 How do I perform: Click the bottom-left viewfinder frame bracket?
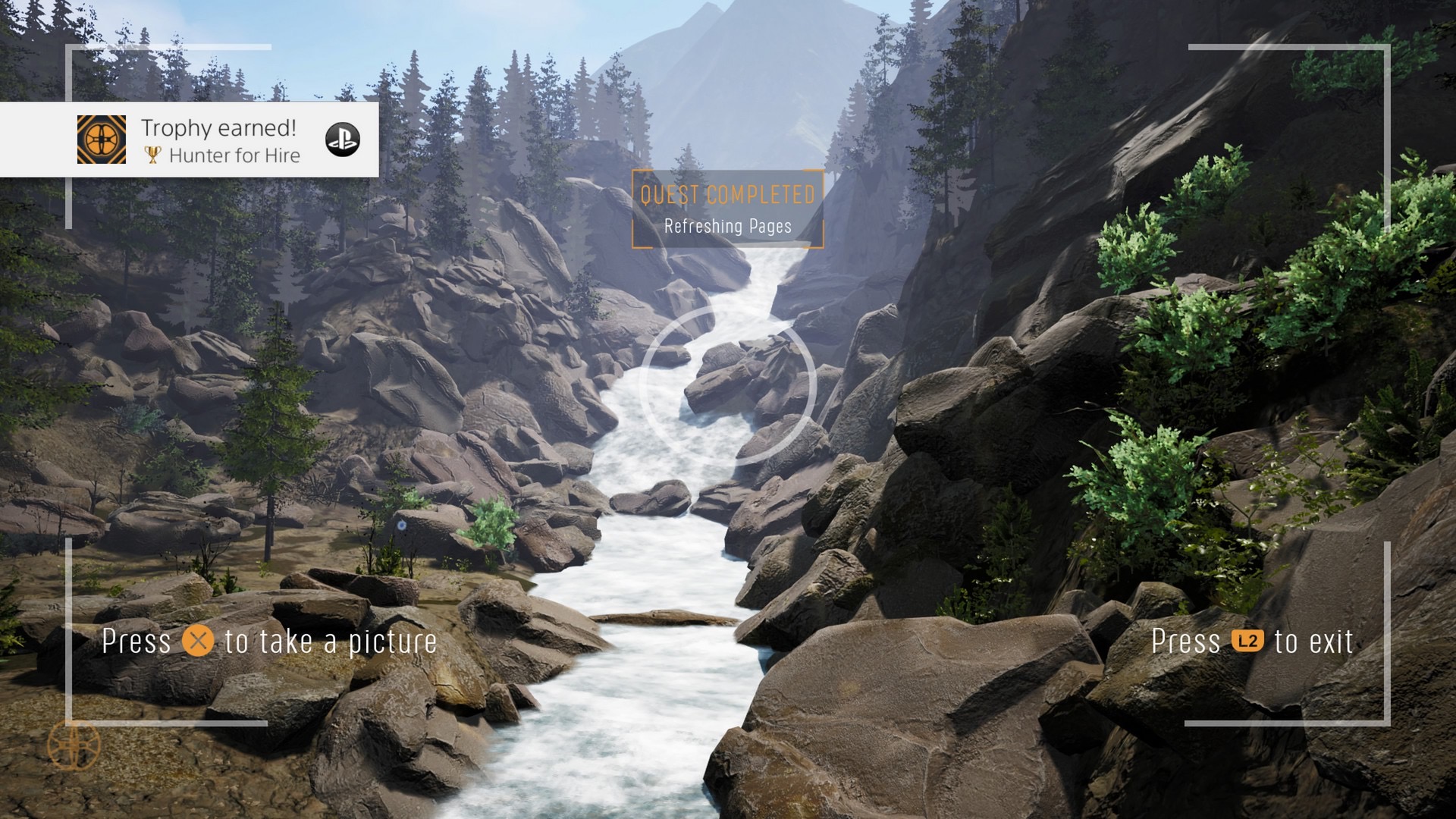pyautogui.click(x=68, y=724)
